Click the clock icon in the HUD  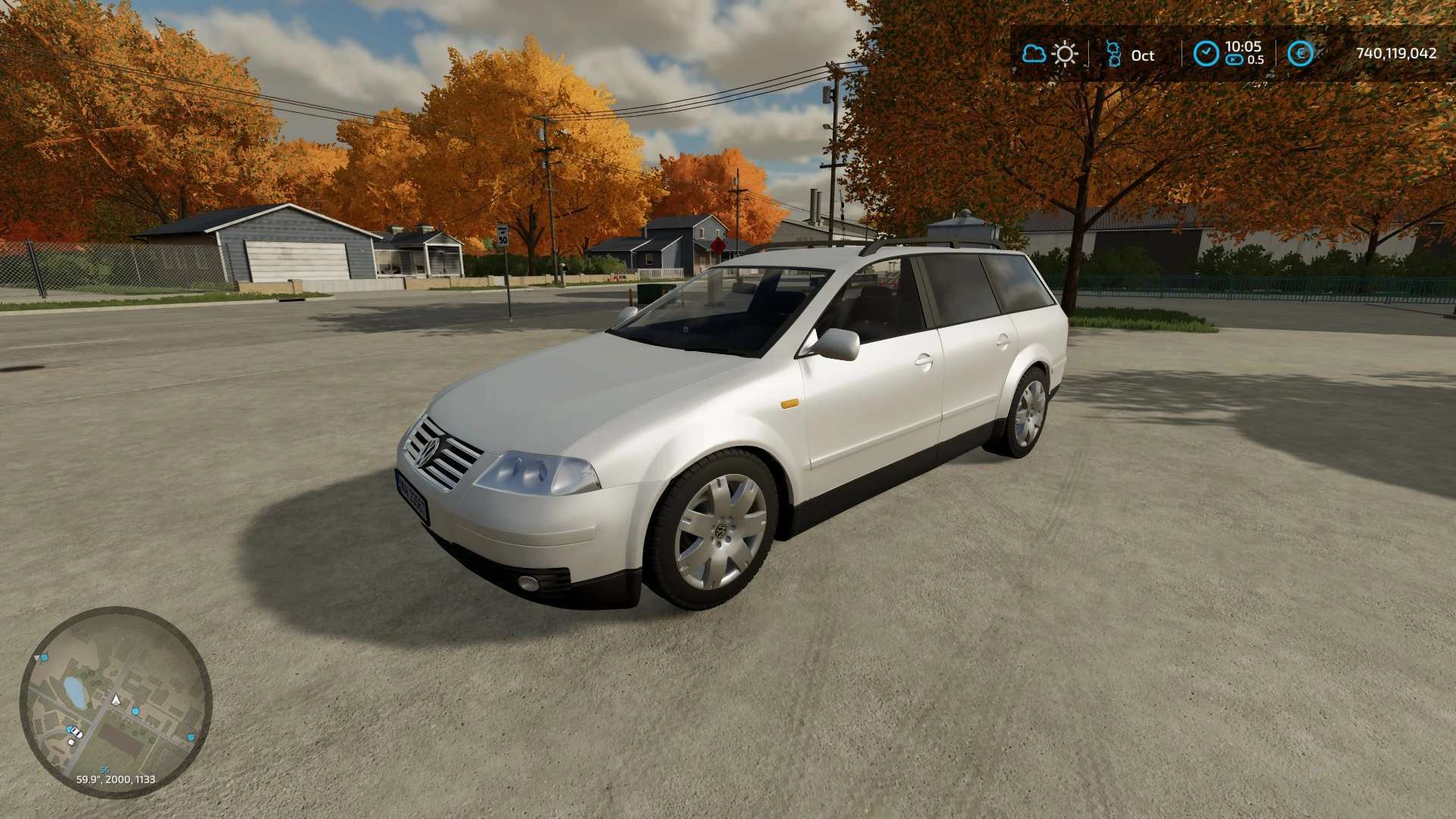pos(1206,54)
